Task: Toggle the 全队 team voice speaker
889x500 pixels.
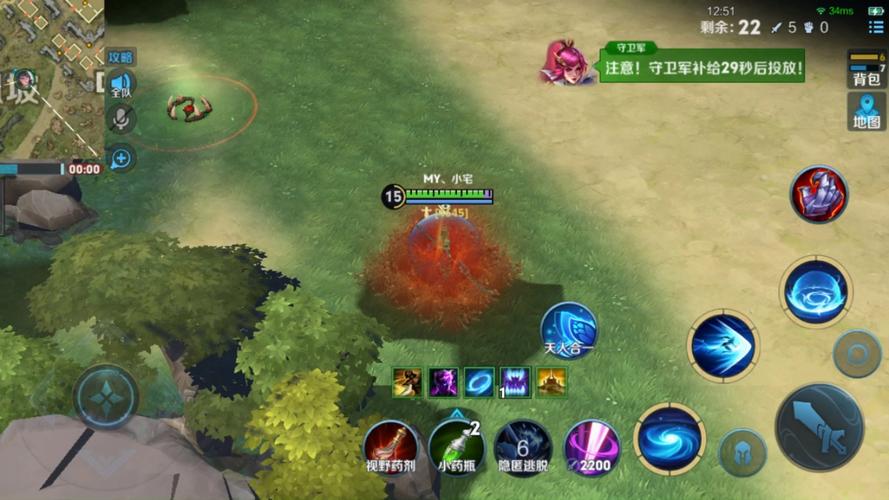Action: pyautogui.click(x=121, y=85)
